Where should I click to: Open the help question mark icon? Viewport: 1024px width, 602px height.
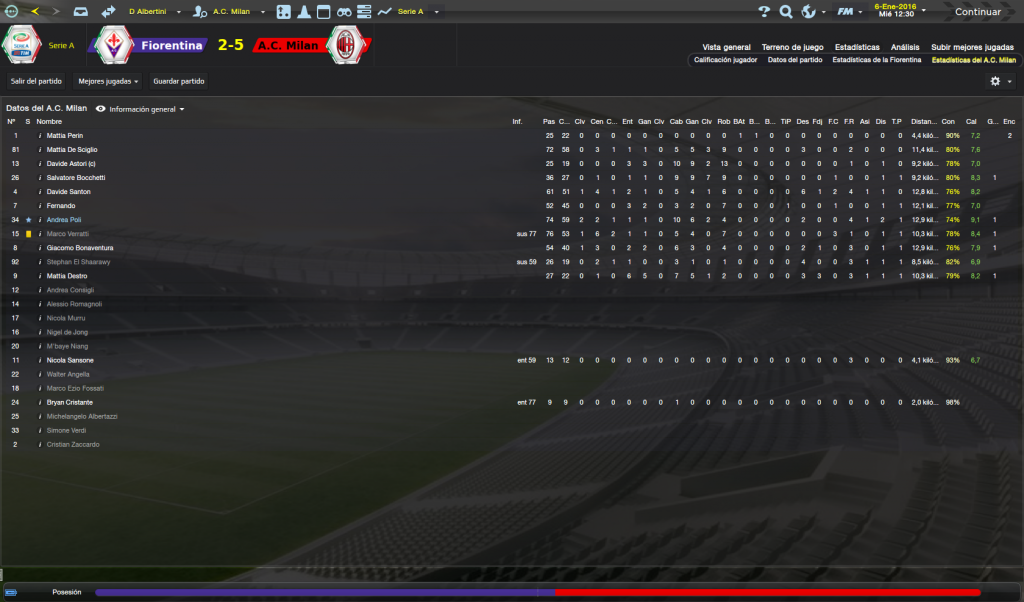pos(764,12)
